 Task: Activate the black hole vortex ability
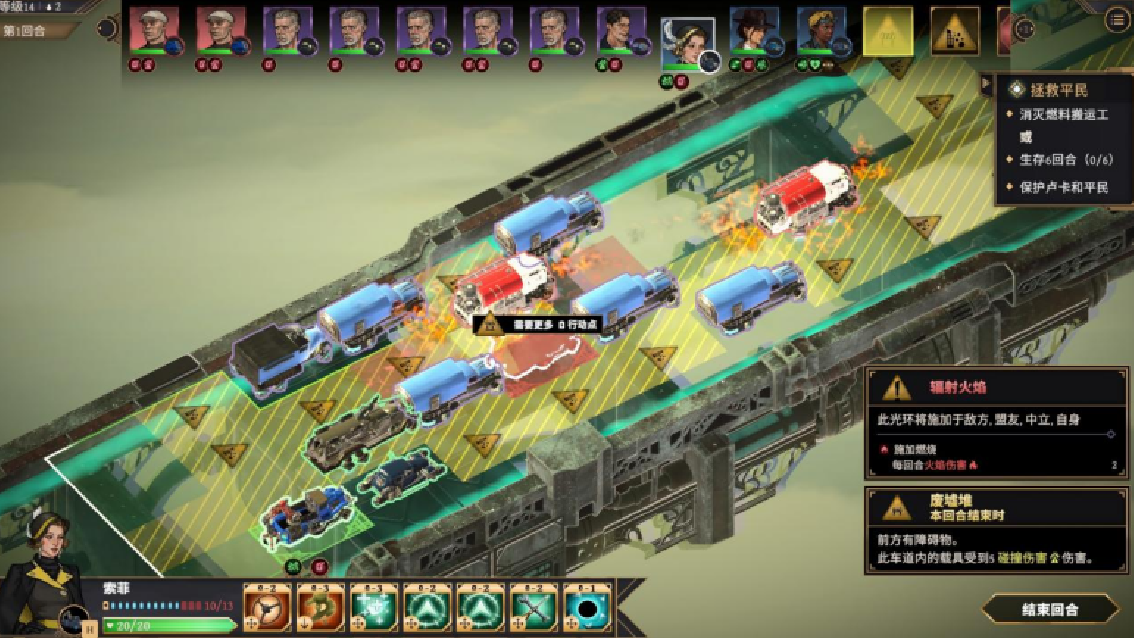pos(588,607)
